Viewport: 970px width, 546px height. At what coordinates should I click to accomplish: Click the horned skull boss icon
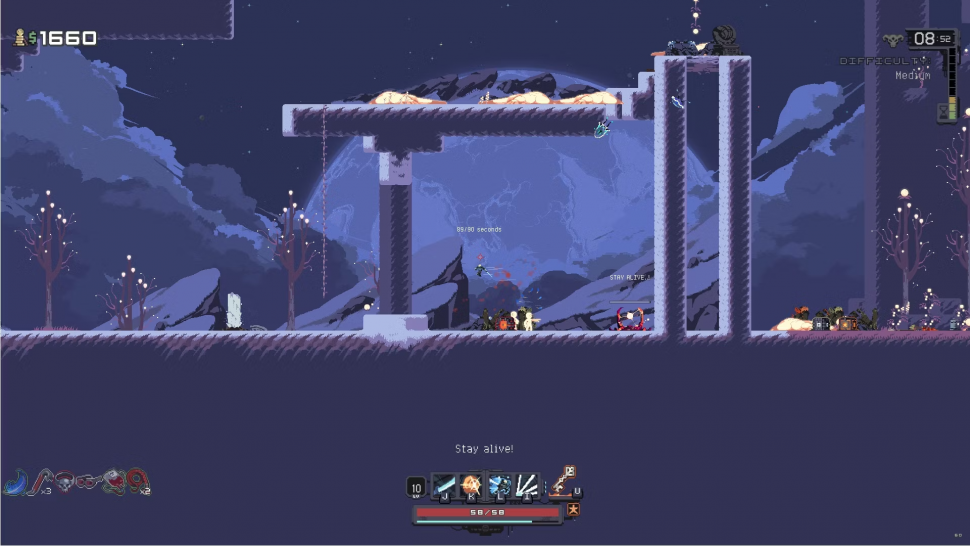(893, 41)
